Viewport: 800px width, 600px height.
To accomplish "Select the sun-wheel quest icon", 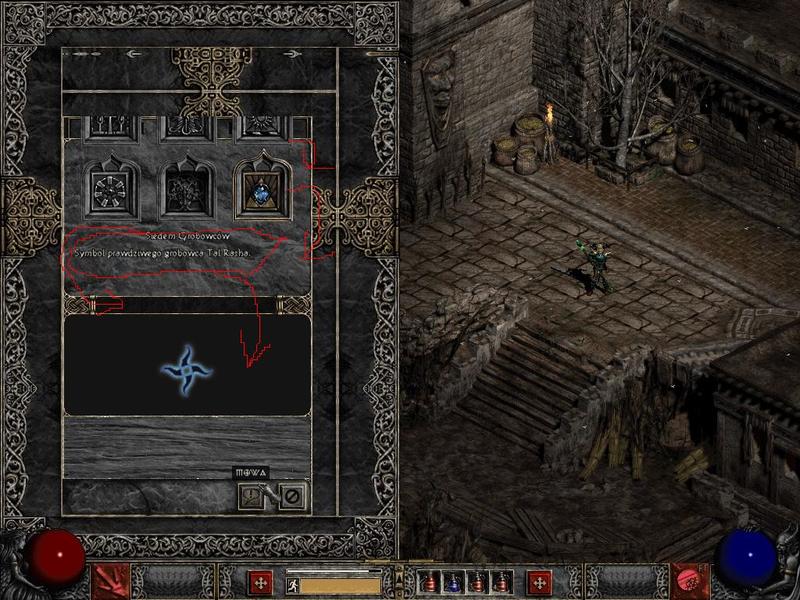I will click(x=109, y=187).
